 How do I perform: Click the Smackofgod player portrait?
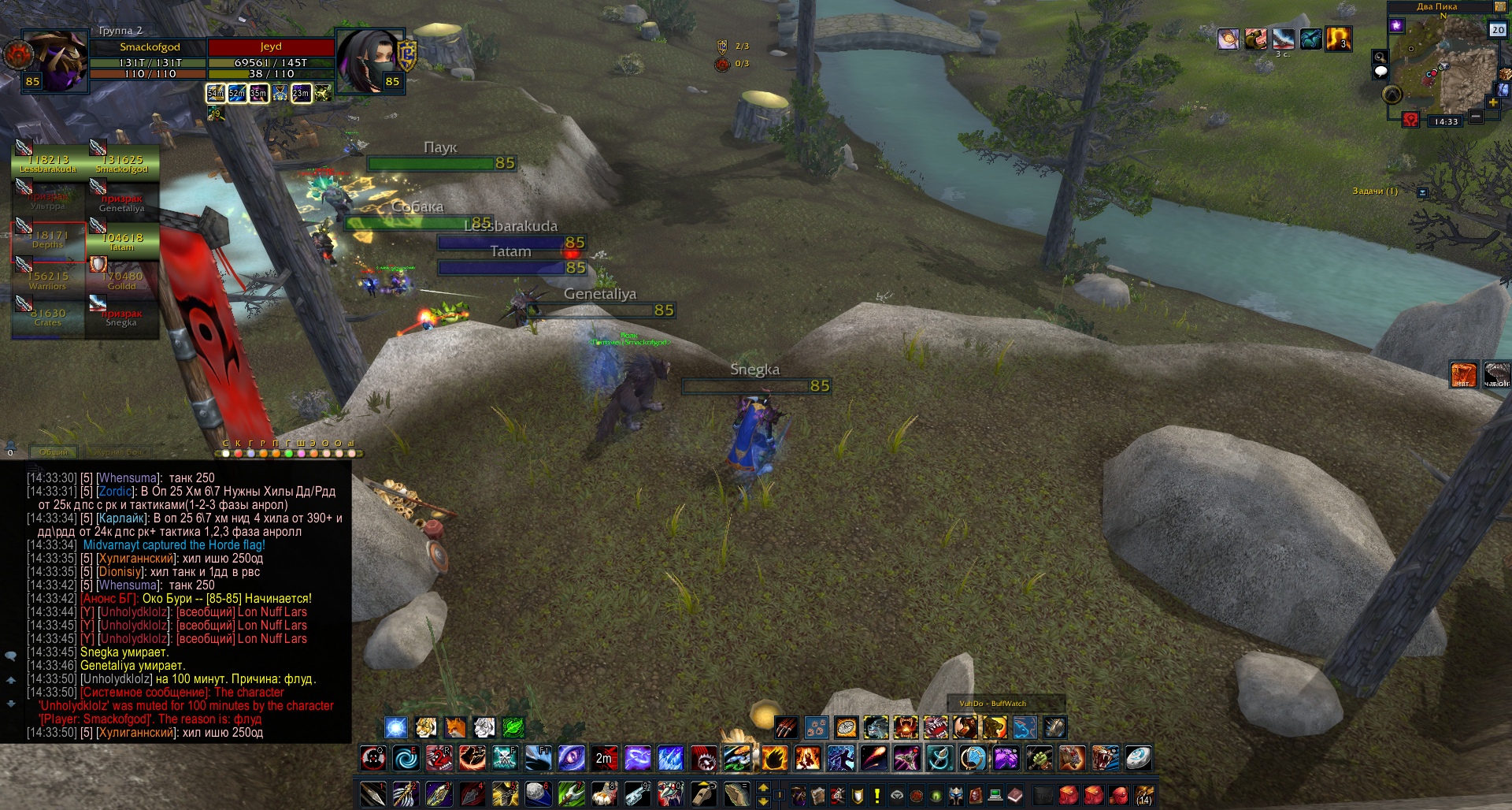tap(54, 60)
